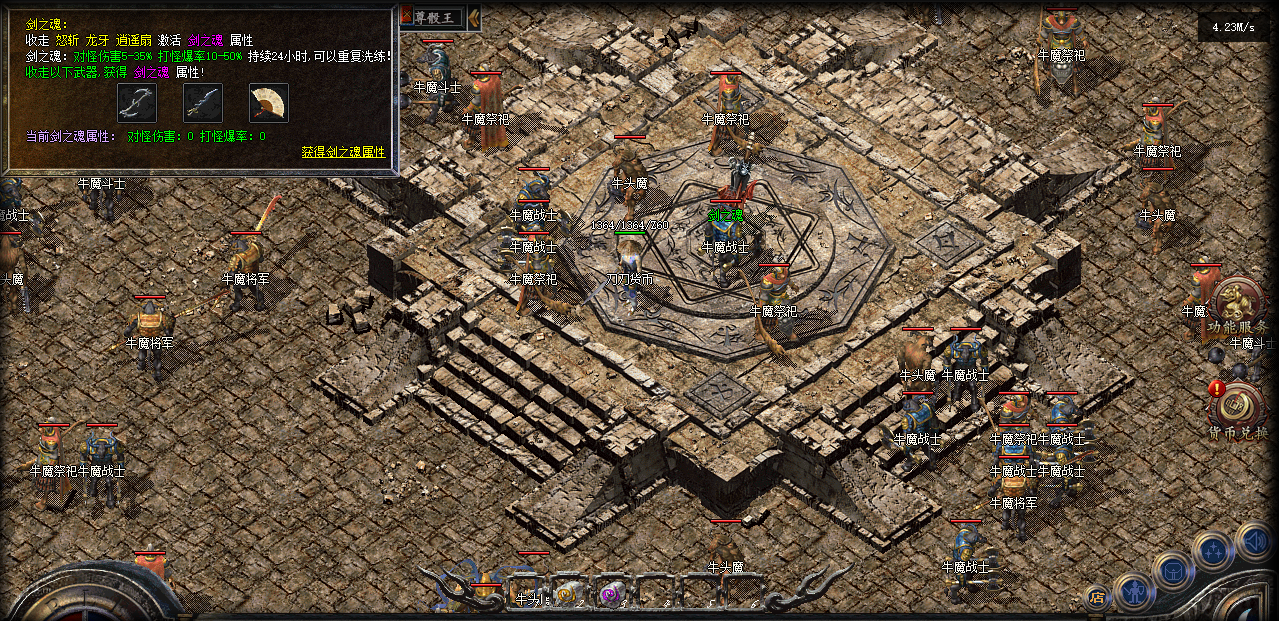Viewport: 1279px width, 621px height.
Task: Open the 货币兑换 currency exchange
Action: point(1237,410)
